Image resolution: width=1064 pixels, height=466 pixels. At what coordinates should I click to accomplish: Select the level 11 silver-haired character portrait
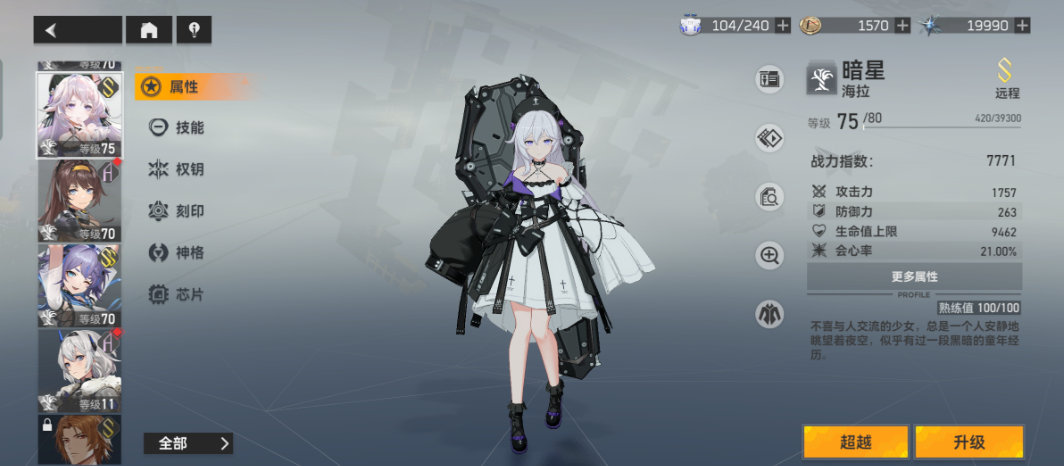click(x=79, y=370)
